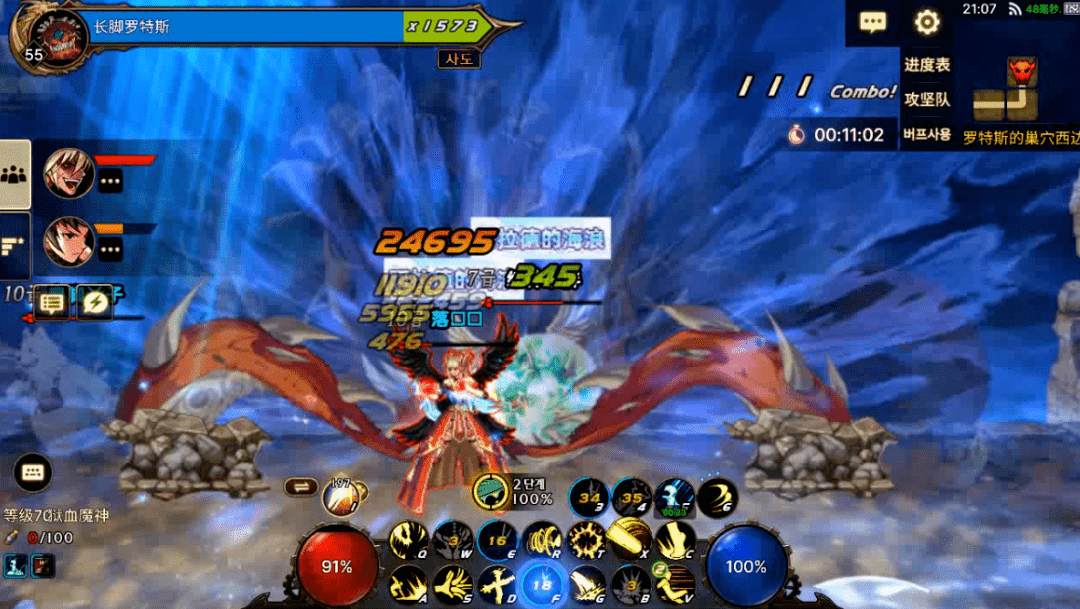Open the chat speech-bubble at top right

[873, 22]
